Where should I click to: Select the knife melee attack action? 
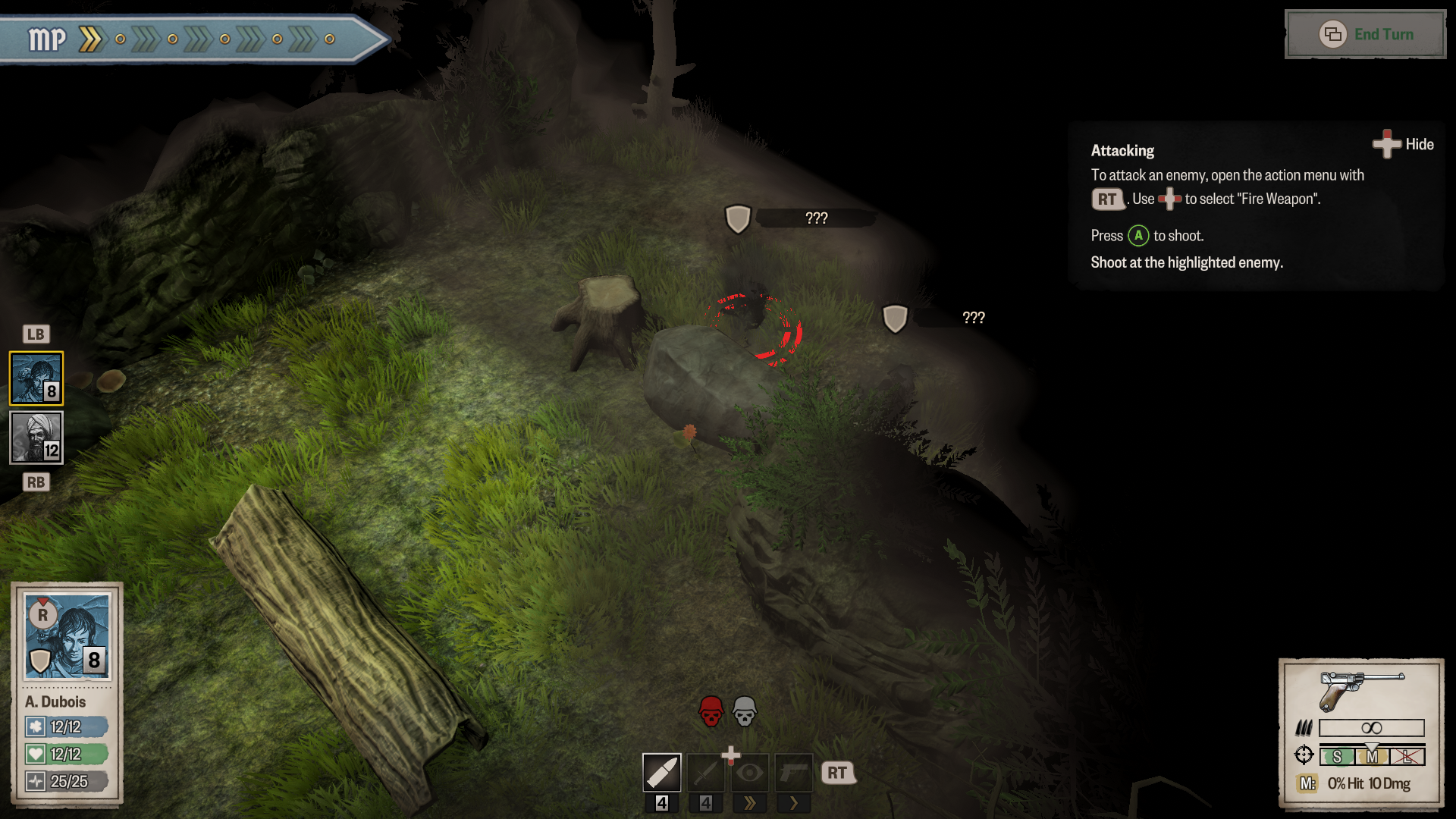tap(706, 772)
